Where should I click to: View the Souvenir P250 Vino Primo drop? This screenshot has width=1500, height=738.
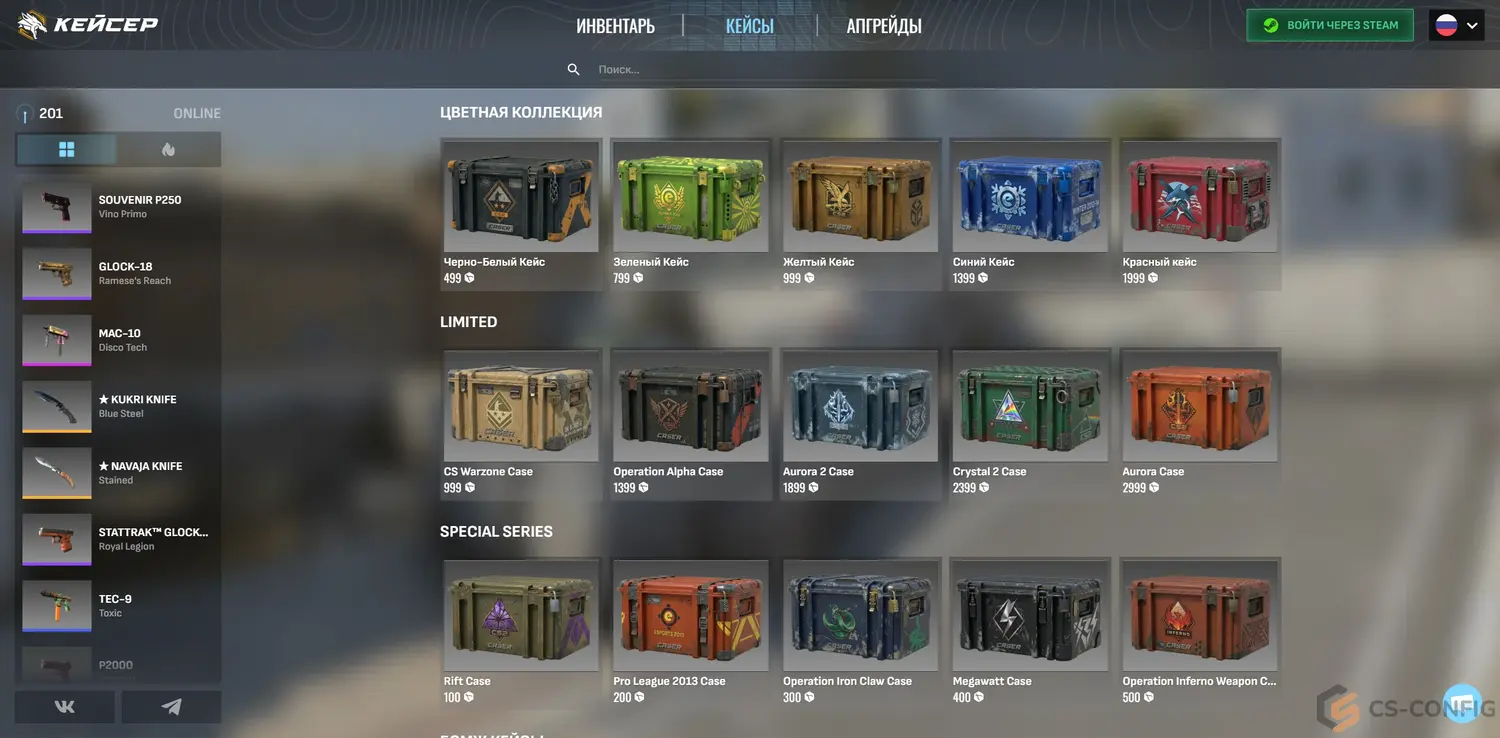118,207
